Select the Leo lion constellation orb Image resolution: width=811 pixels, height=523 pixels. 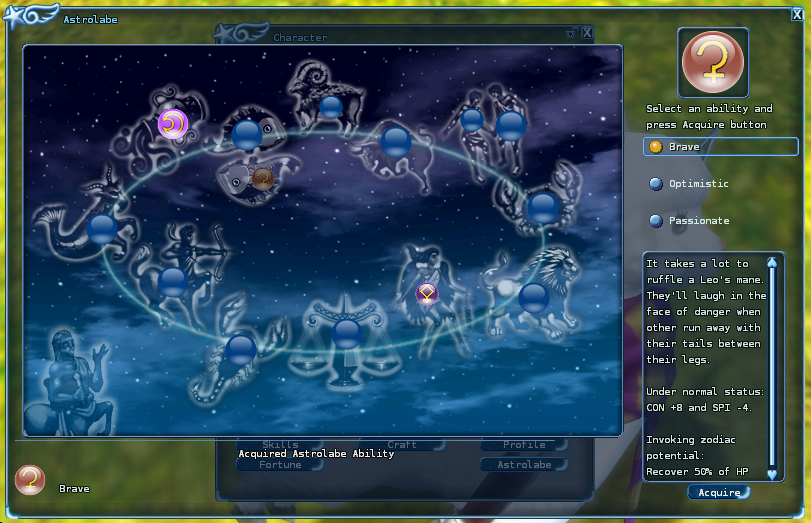click(533, 296)
